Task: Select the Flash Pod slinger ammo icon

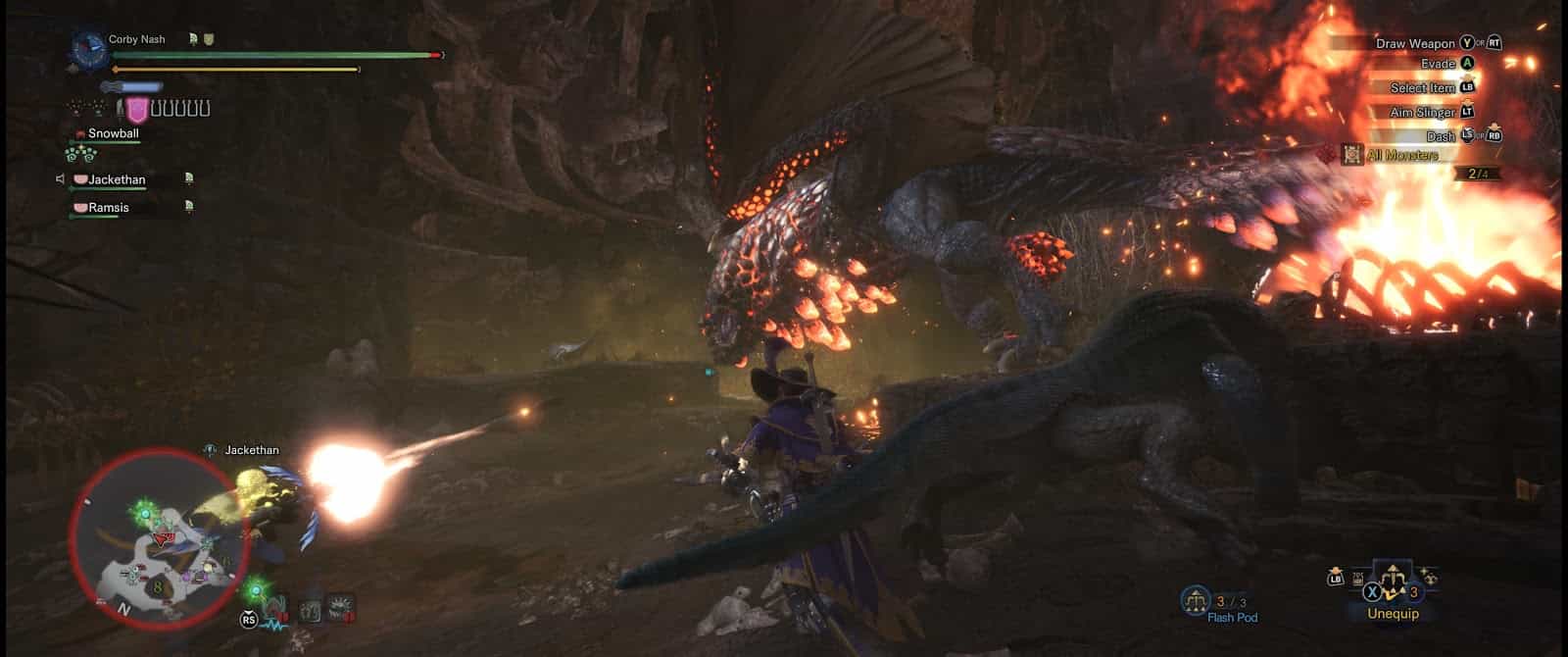Action: 1196,598
